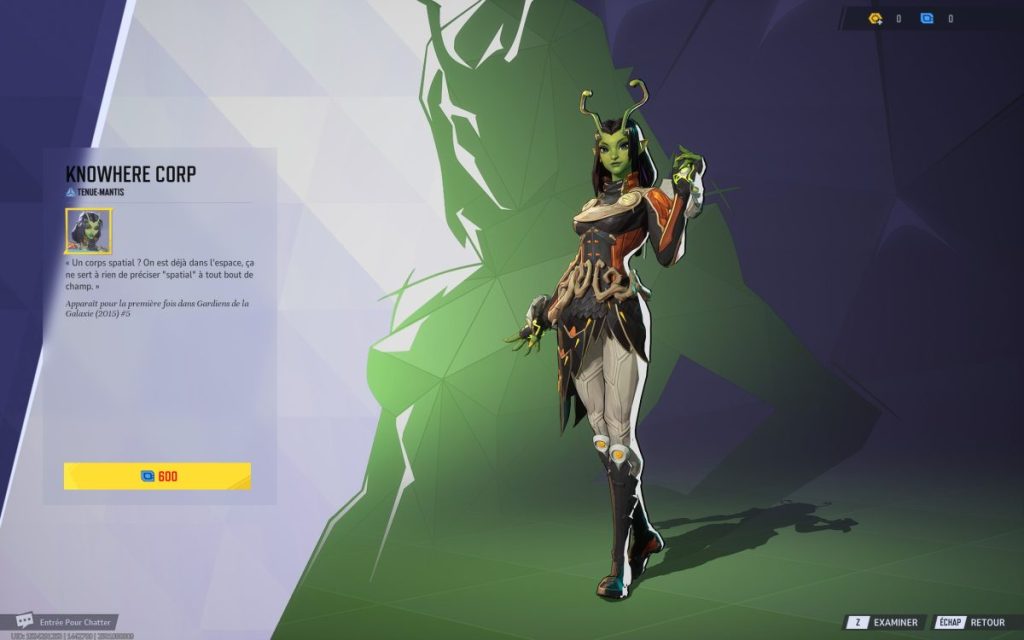The height and width of the screenshot is (640, 1024).
Task: Click the blue currency icon in top bar
Action: coord(927,18)
